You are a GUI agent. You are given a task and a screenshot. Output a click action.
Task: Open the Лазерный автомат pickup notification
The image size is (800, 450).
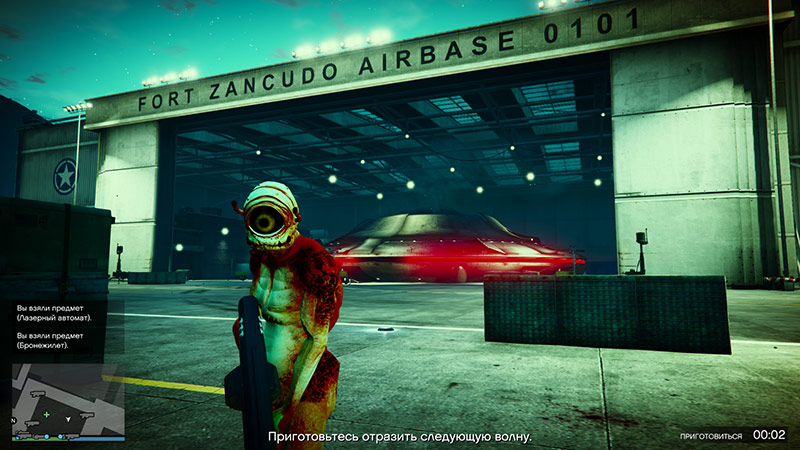coord(55,312)
